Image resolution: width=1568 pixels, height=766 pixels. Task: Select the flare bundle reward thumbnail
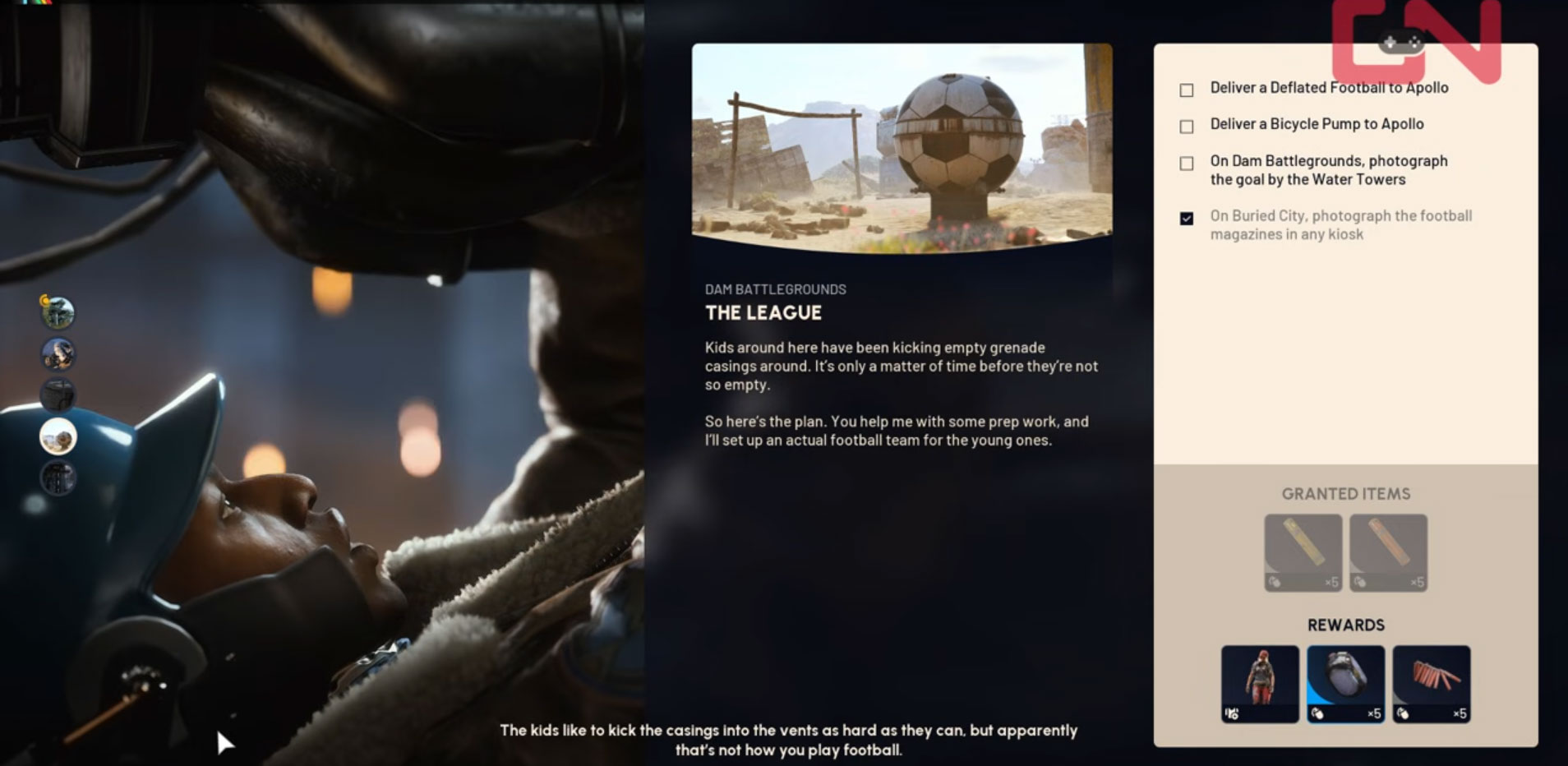coord(1432,682)
